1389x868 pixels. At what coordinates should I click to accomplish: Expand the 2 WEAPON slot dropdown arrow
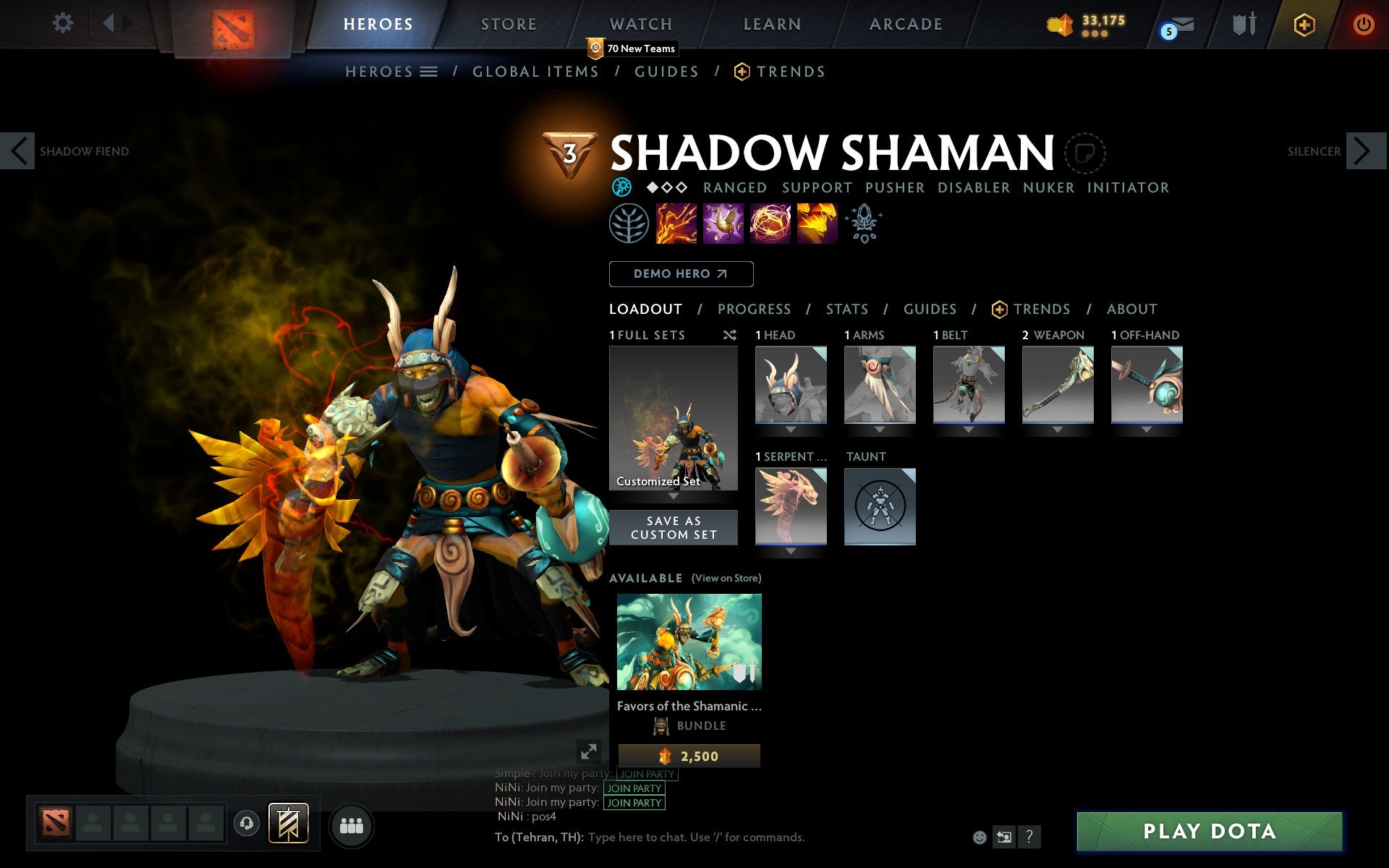click(x=1058, y=428)
